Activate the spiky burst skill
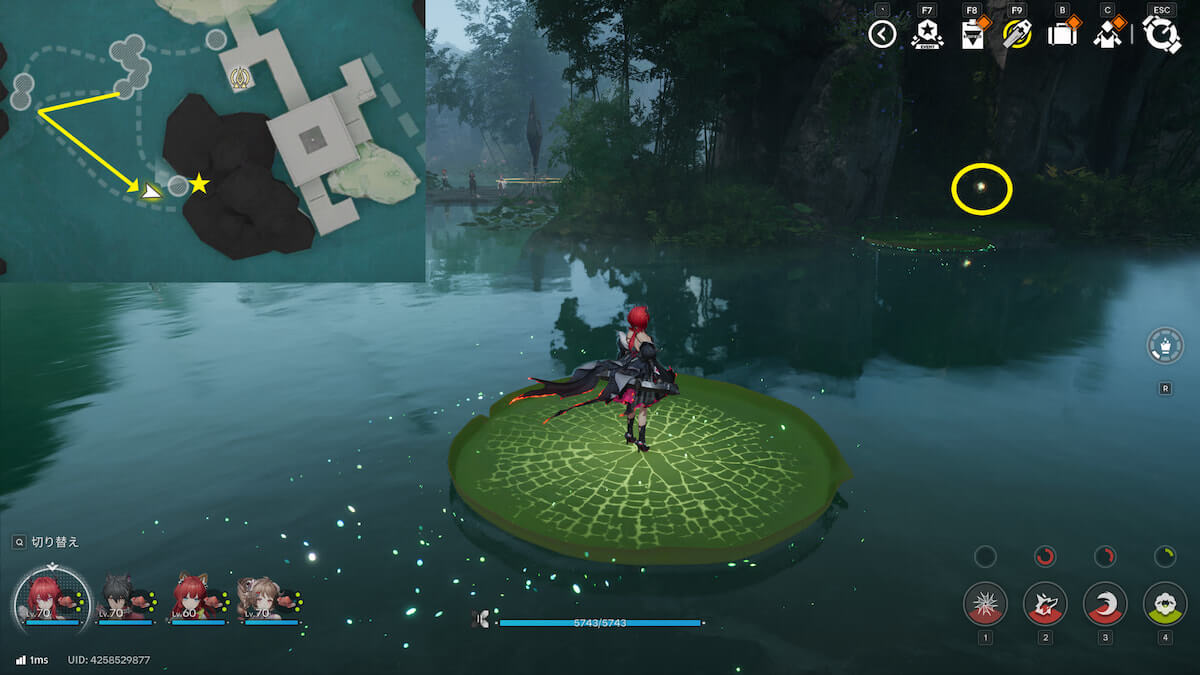Viewport: 1200px width, 675px height. click(985, 603)
